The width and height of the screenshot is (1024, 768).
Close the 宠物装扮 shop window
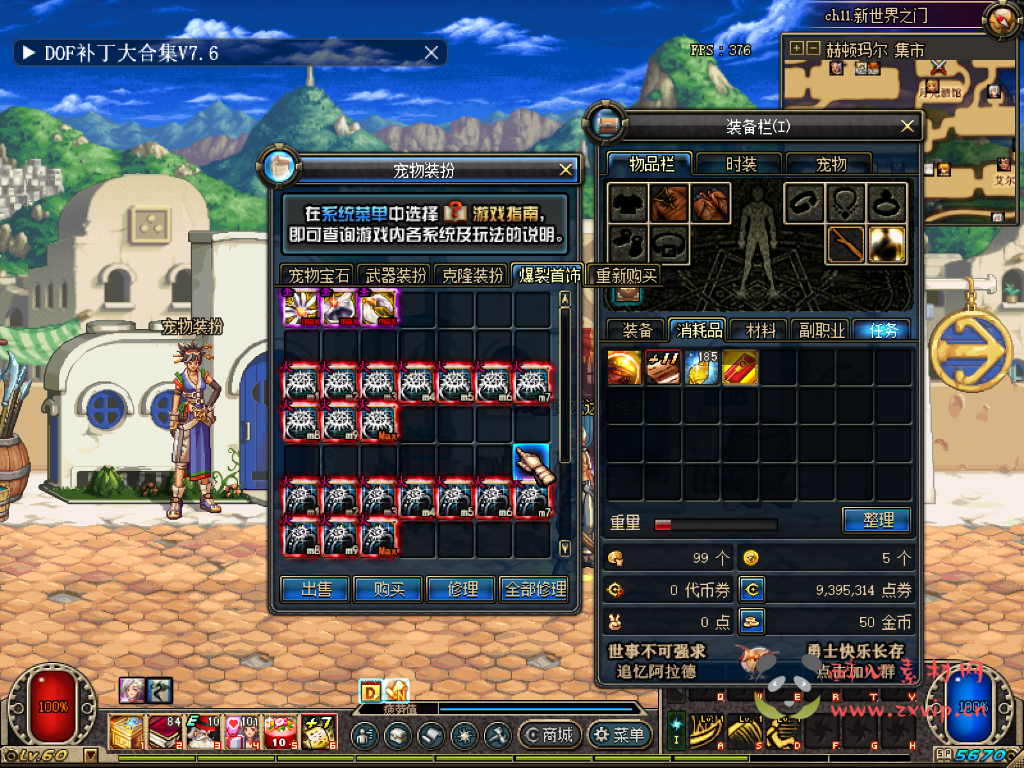pyautogui.click(x=566, y=170)
